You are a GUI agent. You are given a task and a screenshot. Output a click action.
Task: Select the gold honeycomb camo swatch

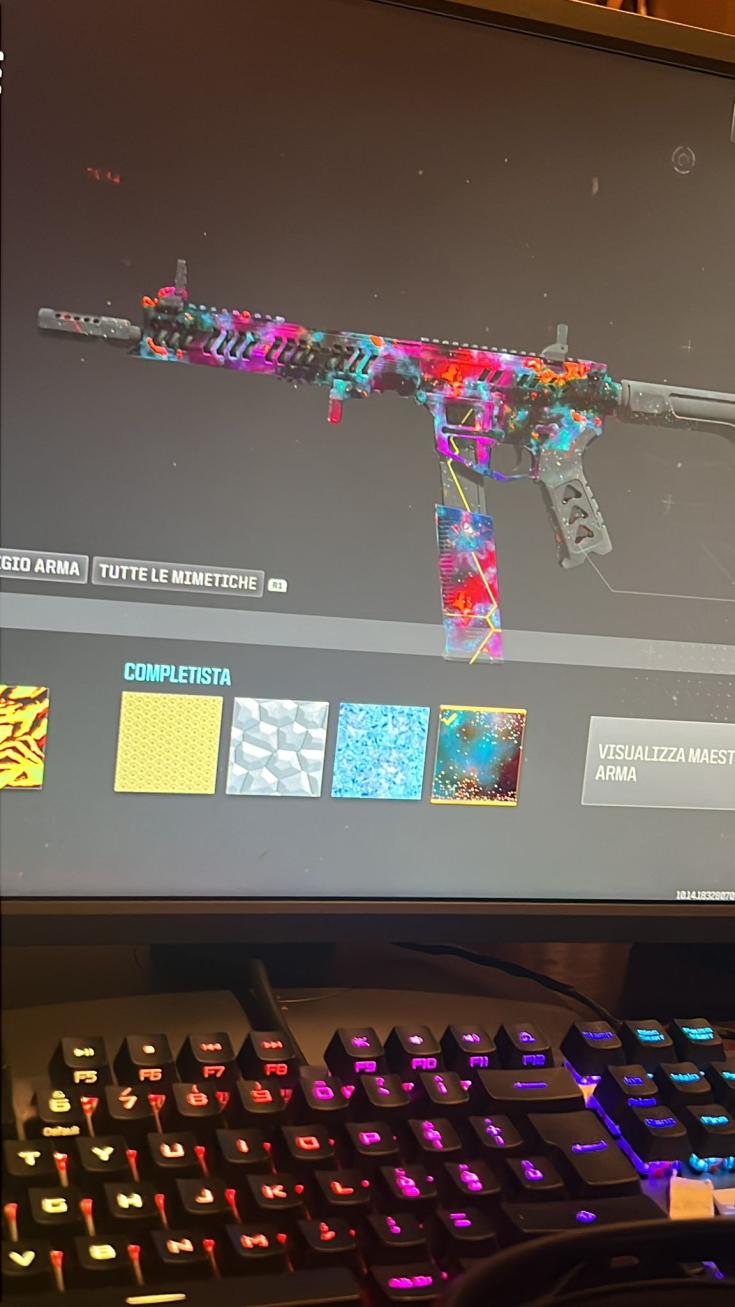[168, 743]
